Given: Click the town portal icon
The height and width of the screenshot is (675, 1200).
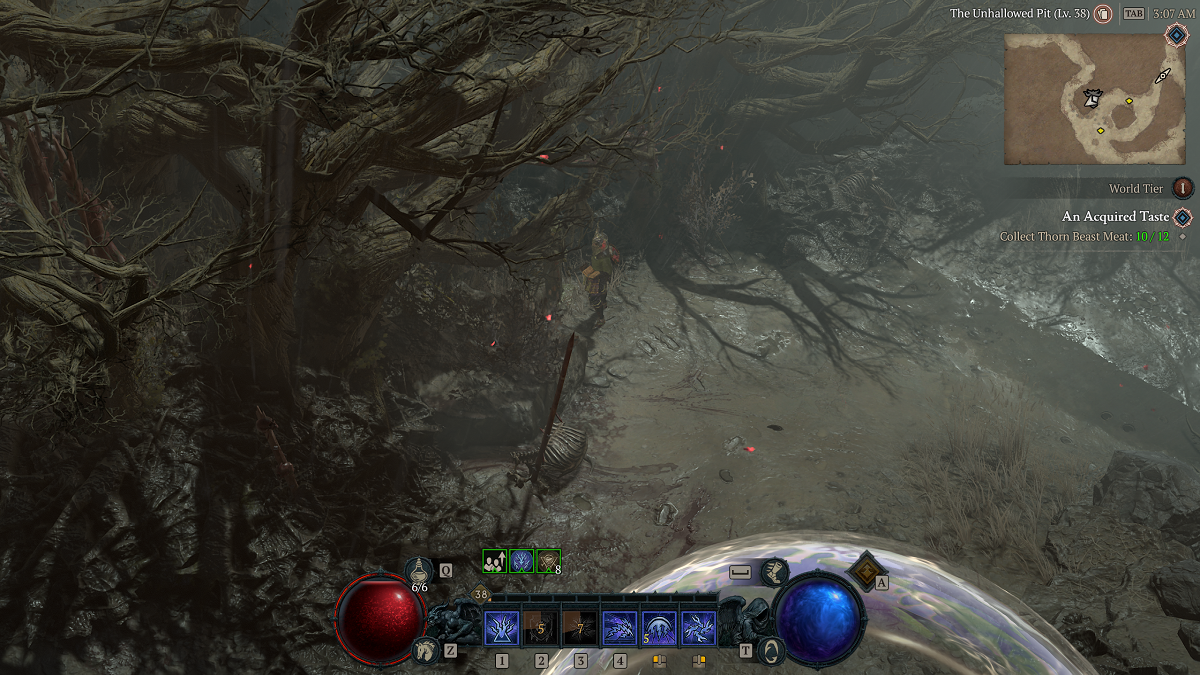Looking at the screenshot, I should 771,651.
